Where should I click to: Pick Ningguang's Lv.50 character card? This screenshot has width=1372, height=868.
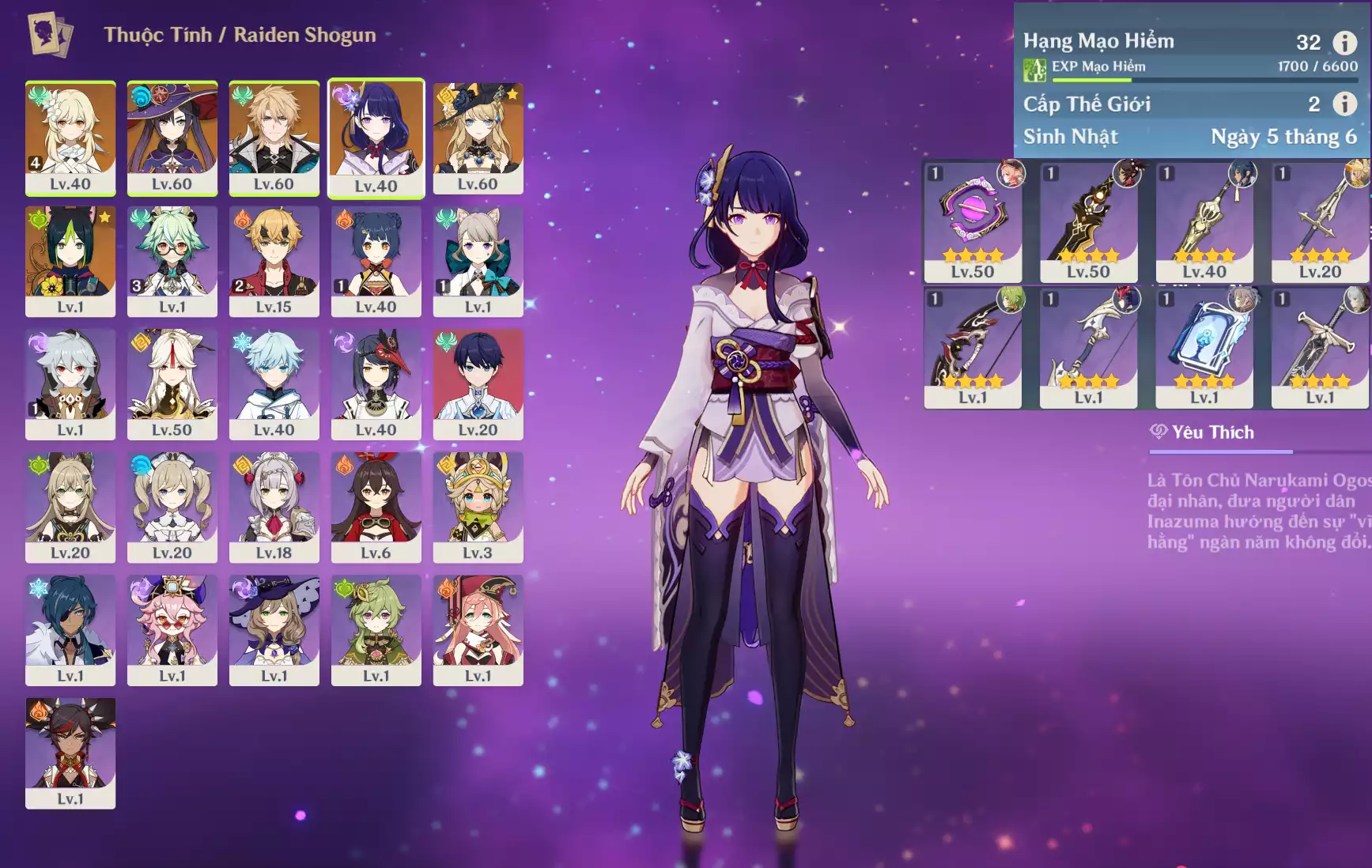tap(172, 384)
